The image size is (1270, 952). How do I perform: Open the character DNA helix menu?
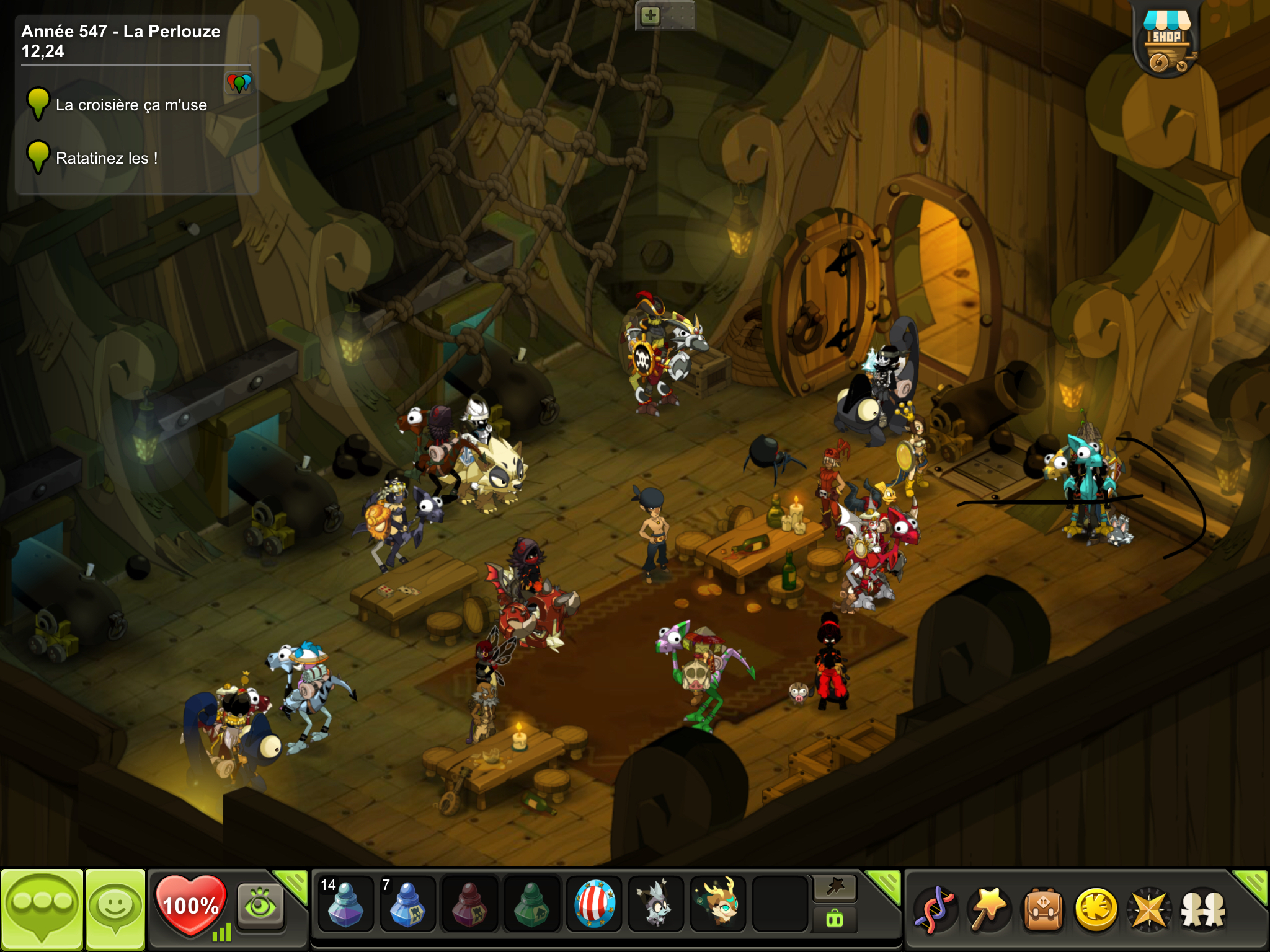click(935, 910)
